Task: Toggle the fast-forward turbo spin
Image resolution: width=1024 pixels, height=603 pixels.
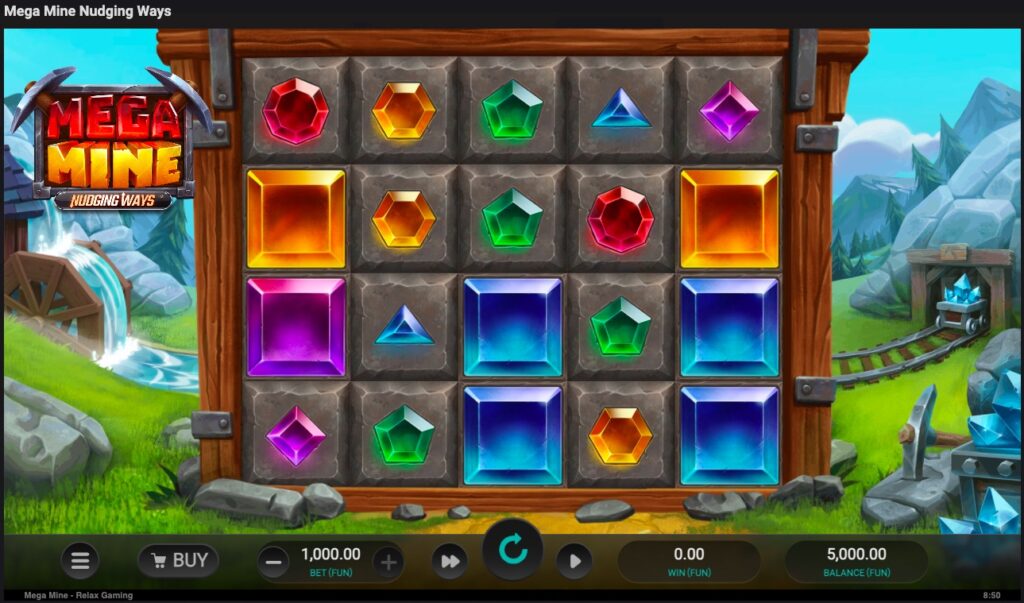Action: pyautogui.click(x=450, y=562)
